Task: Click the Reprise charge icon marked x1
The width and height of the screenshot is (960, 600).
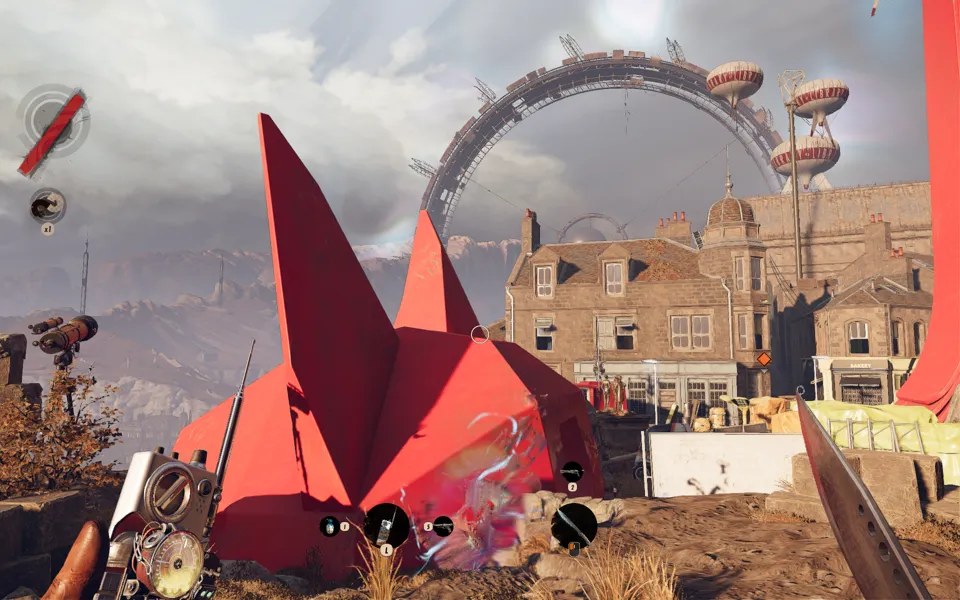Action: click(47, 206)
